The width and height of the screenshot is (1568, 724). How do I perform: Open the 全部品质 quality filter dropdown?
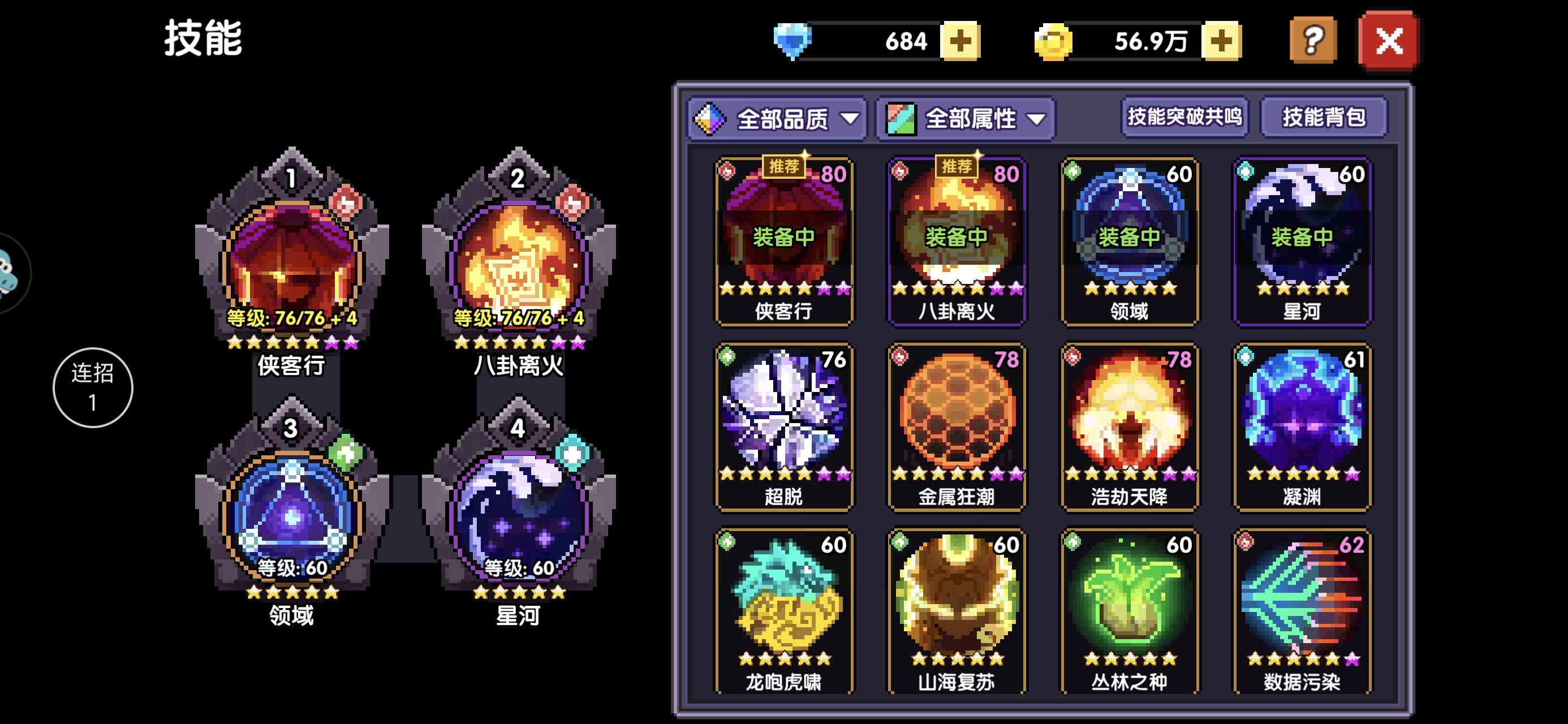(x=777, y=119)
